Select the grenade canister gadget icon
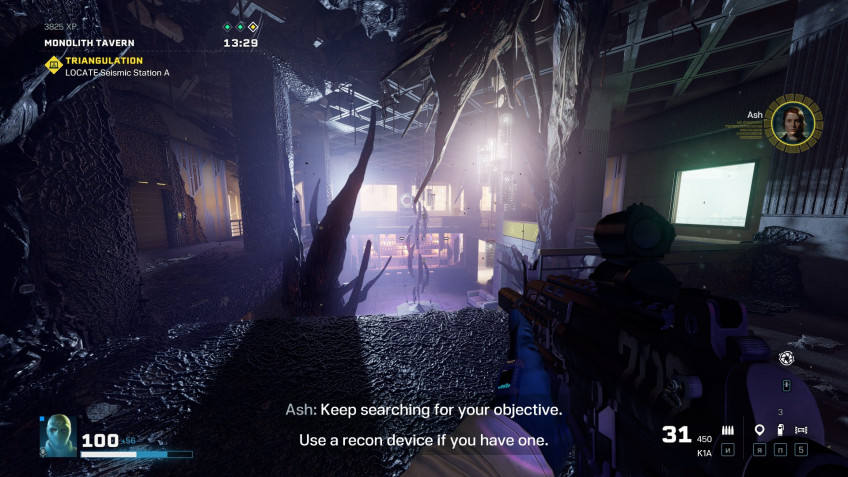The image size is (848, 477). pos(780,430)
